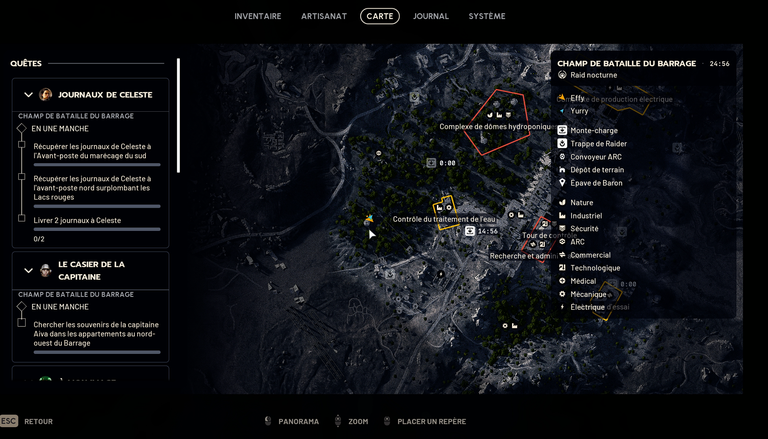The width and height of the screenshot is (768, 439).
Task: Toggle the Commercial loot category
Action: [589, 255]
